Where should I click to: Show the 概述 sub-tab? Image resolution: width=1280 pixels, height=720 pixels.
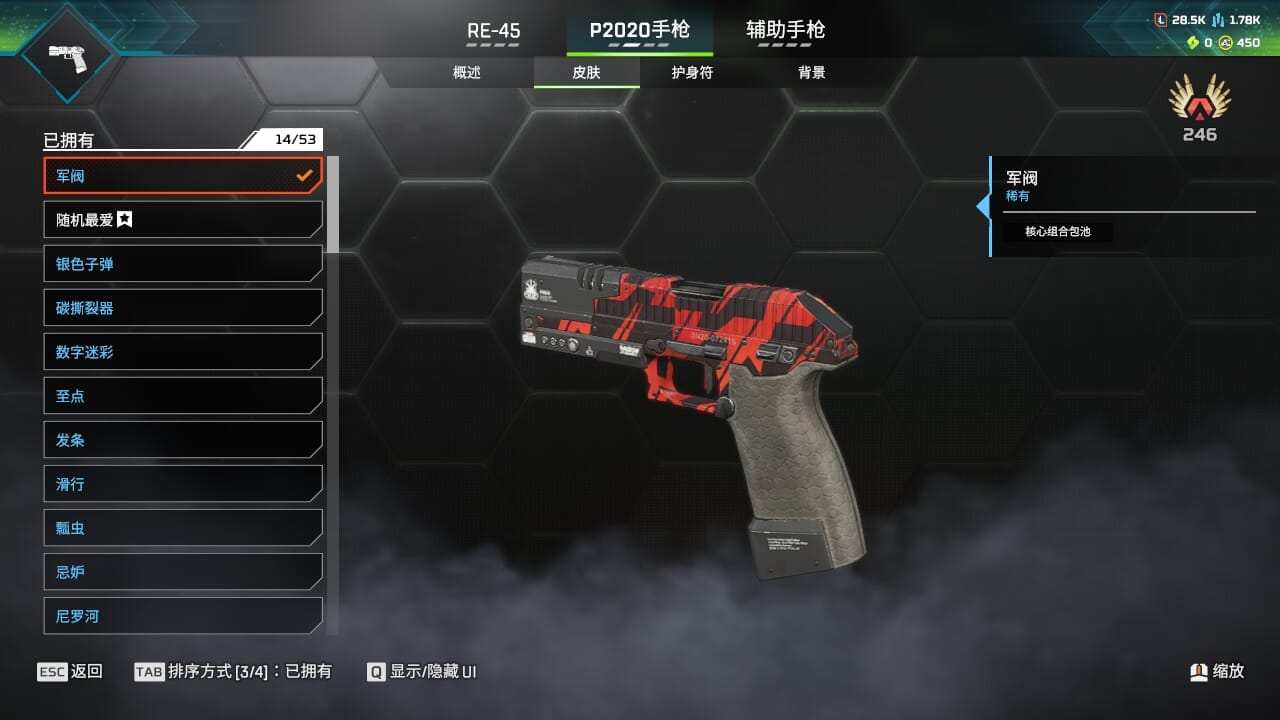point(467,73)
